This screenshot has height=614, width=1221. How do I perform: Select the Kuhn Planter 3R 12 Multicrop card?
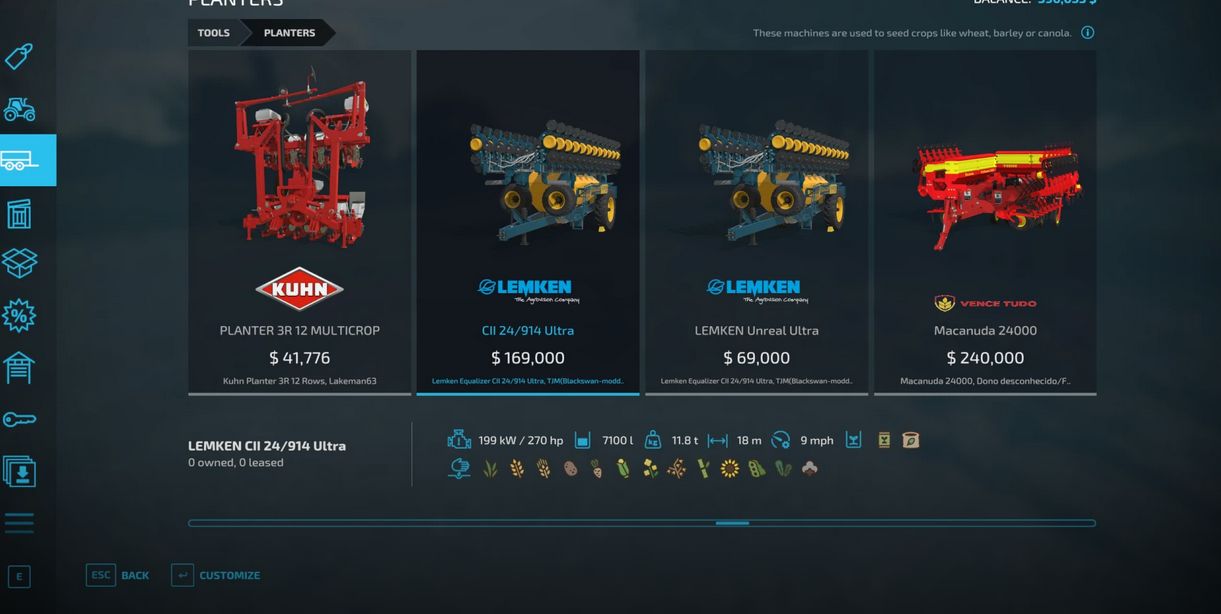point(299,222)
